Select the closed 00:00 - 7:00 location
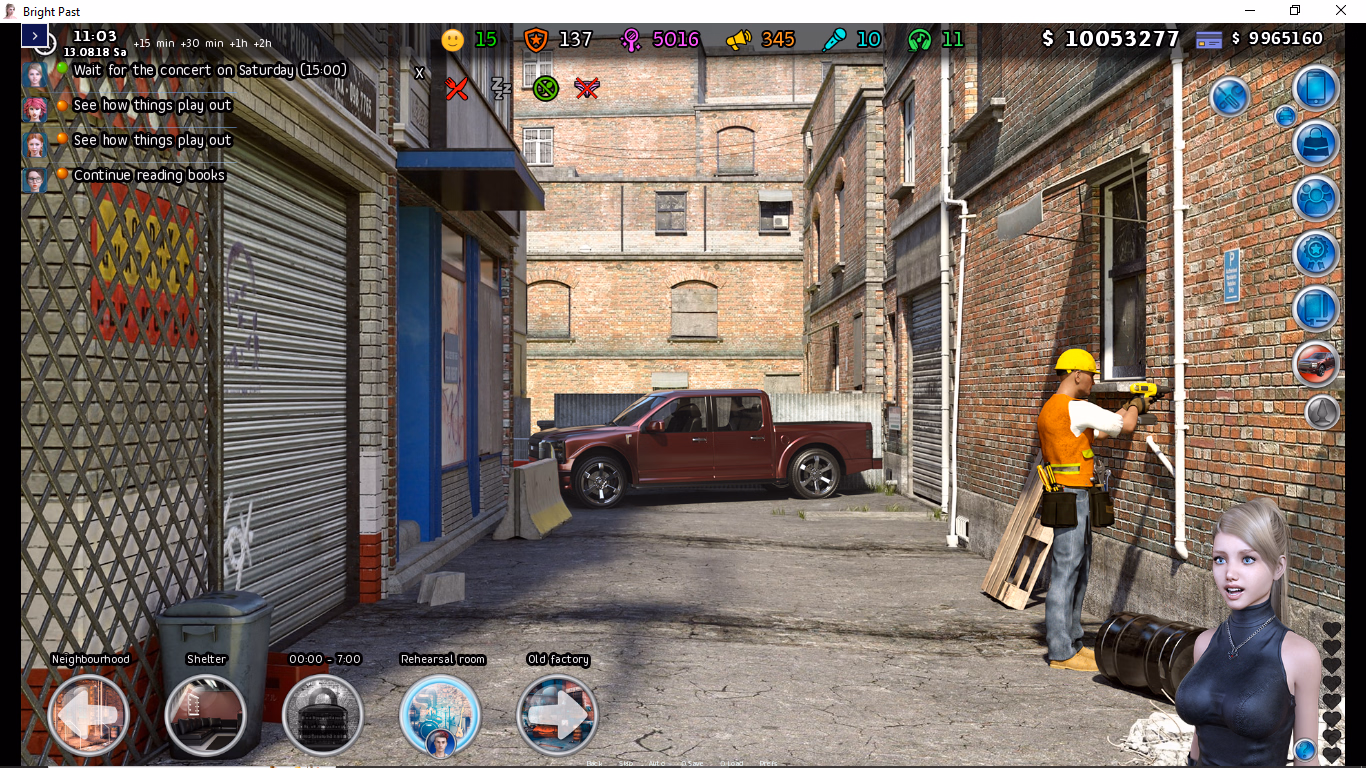The image size is (1366, 768). (x=323, y=715)
